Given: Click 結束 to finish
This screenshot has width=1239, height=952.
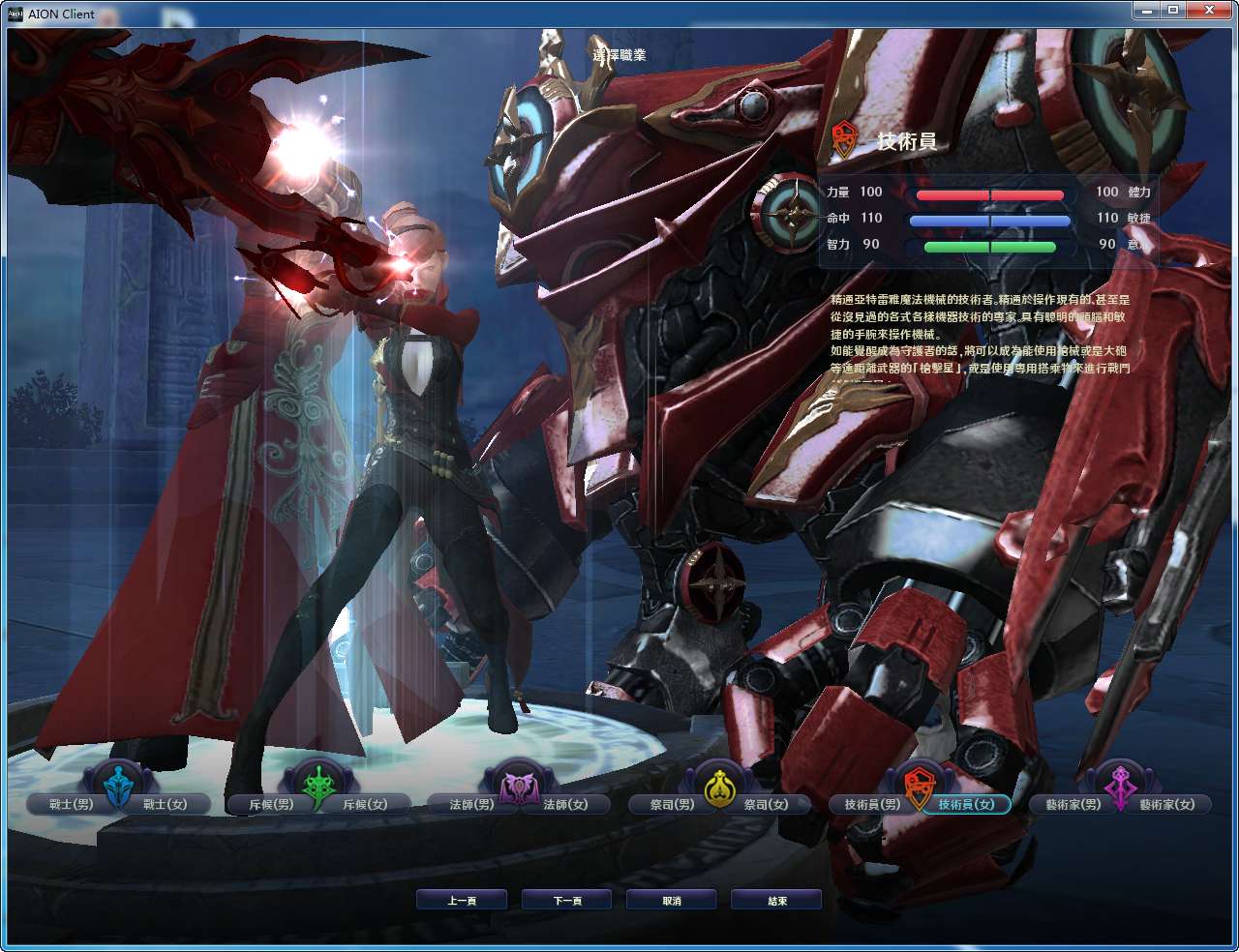Looking at the screenshot, I should coord(775,898).
